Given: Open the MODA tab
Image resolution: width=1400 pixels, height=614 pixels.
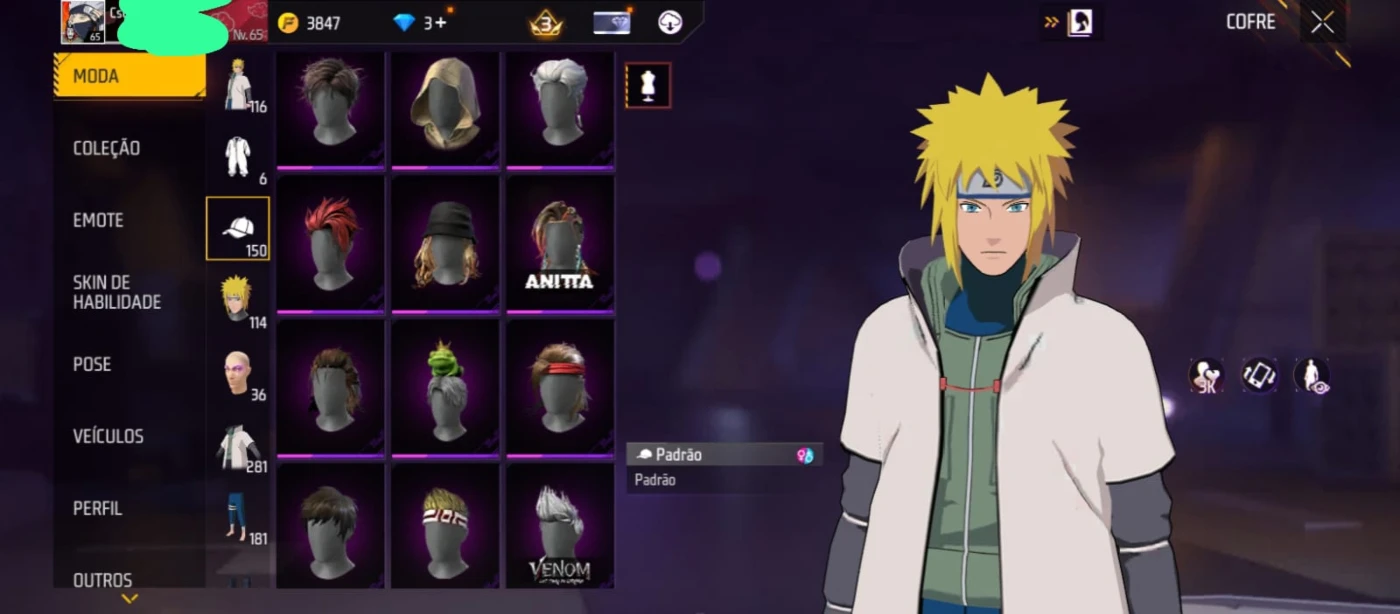Looking at the screenshot, I should pos(128,76).
